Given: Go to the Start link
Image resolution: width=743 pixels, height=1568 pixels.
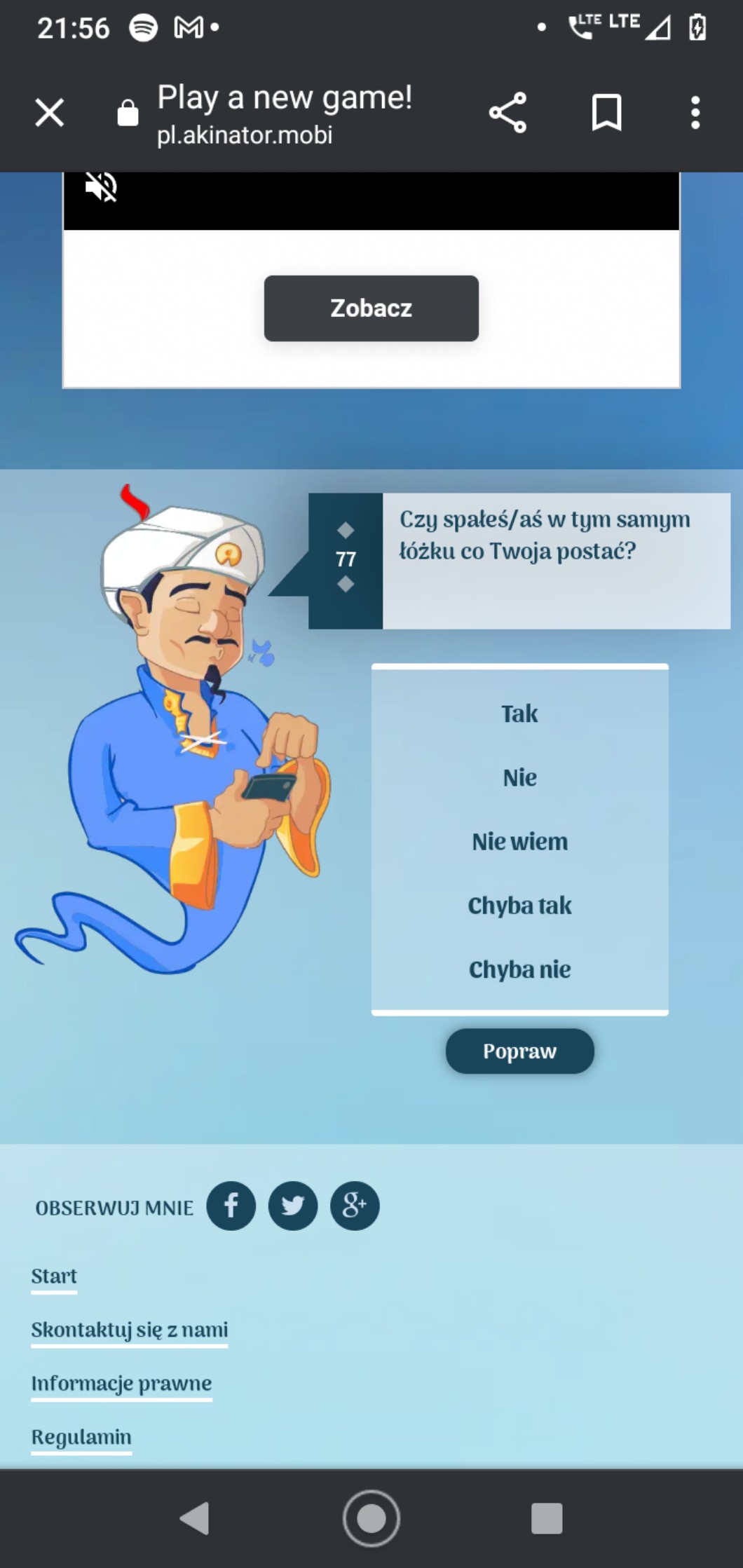Looking at the screenshot, I should [x=54, y=1276].
